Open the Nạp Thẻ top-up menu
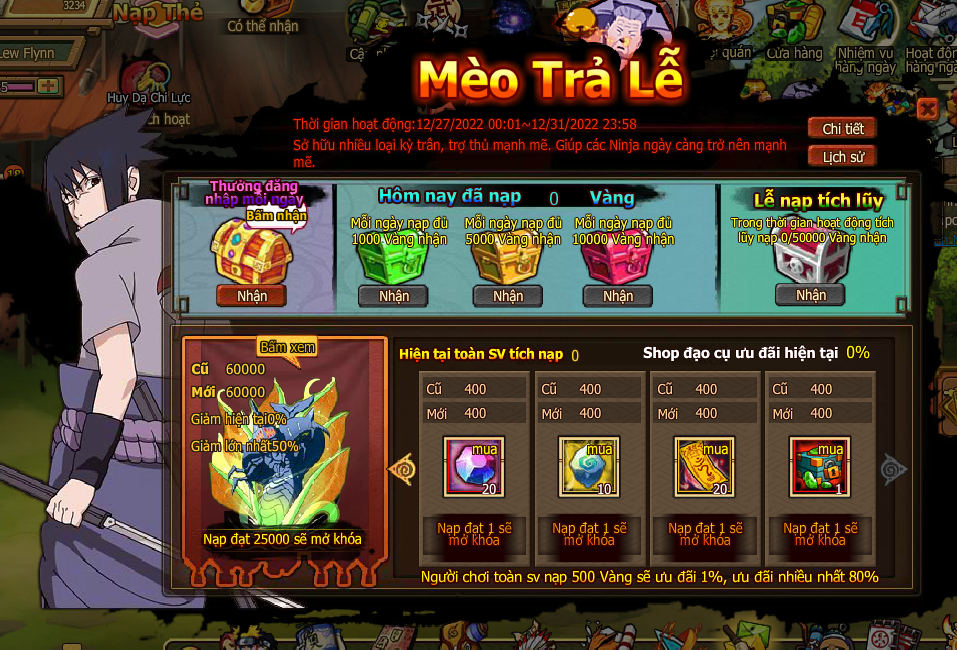 pyautogui.click(x=157, y=13)
